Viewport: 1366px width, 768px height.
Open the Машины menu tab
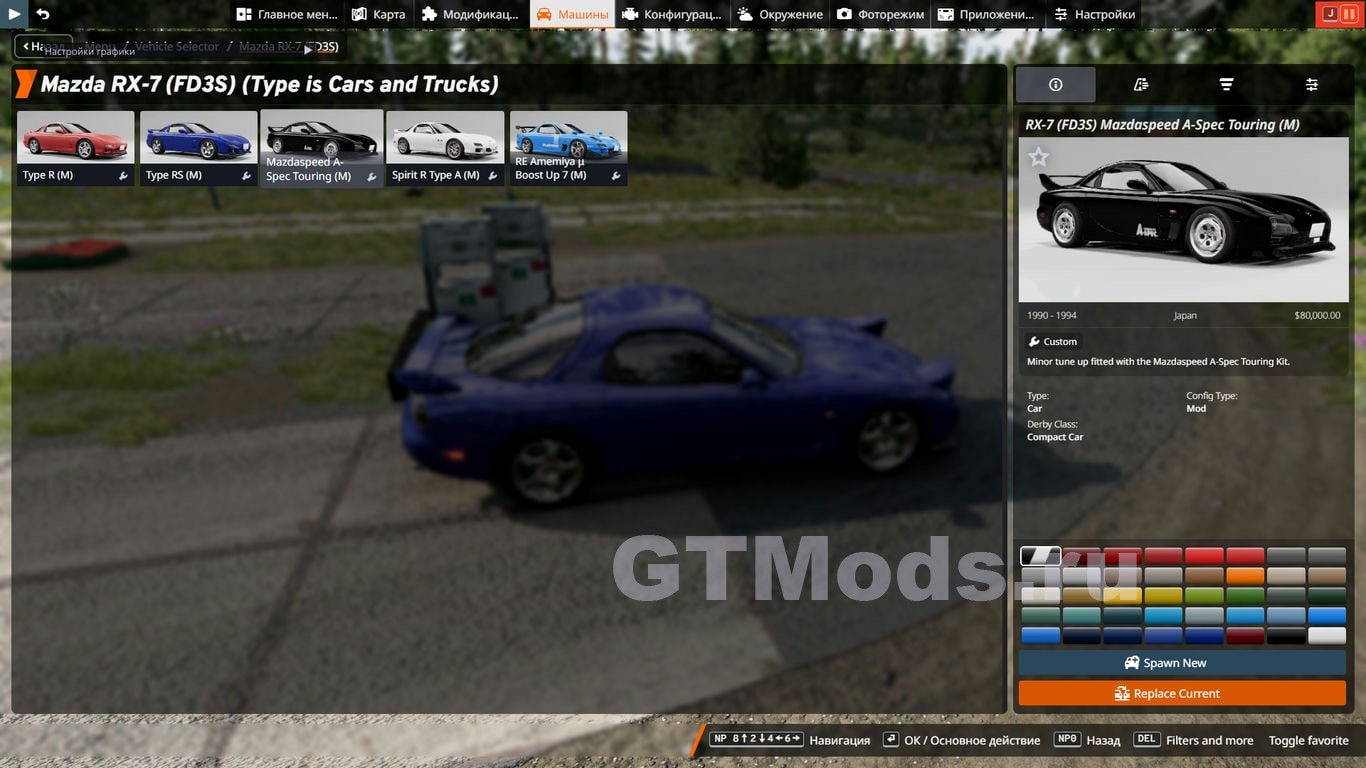click(571, 14)
